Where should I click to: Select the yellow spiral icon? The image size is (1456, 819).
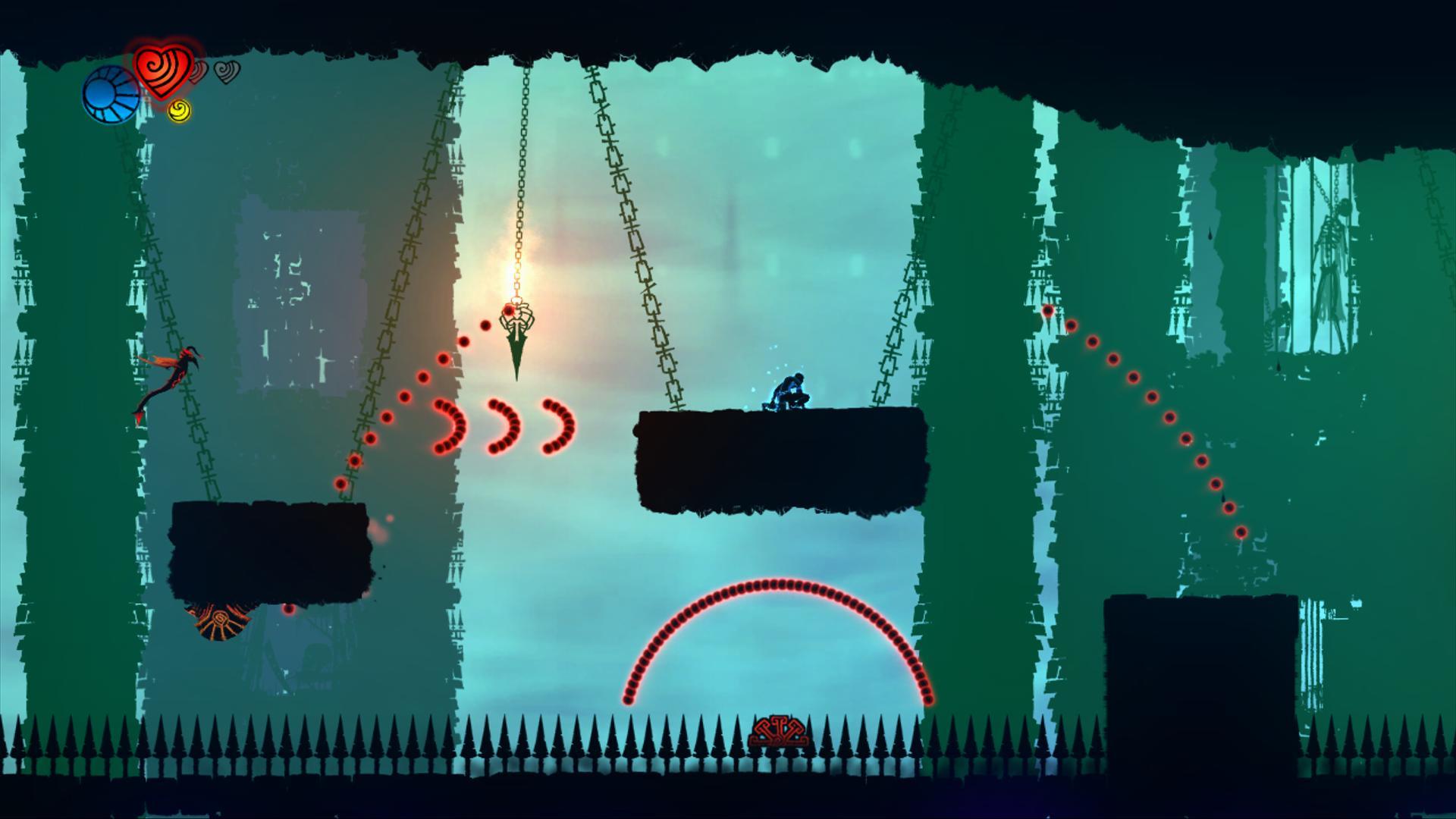coord(179,111)
